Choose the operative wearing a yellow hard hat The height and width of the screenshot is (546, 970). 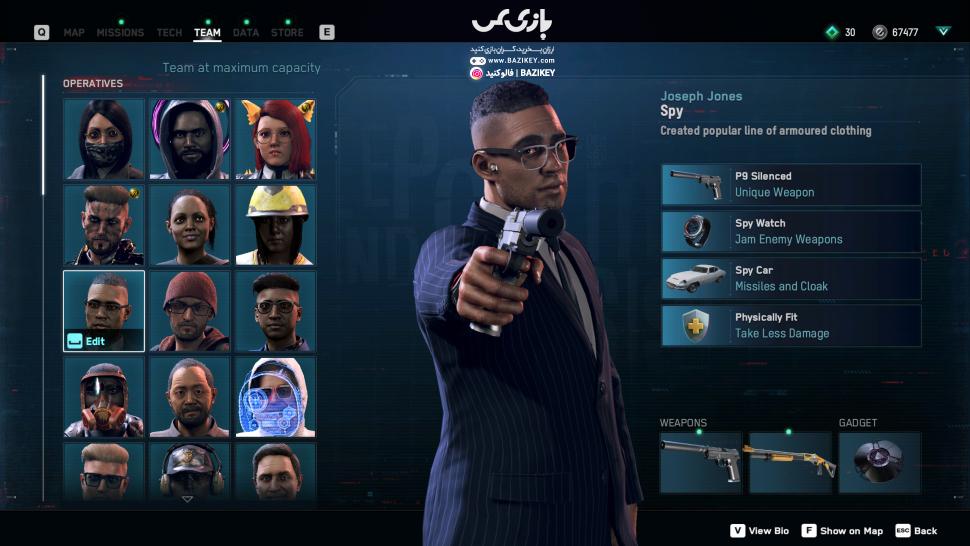(x=275, y=225)
